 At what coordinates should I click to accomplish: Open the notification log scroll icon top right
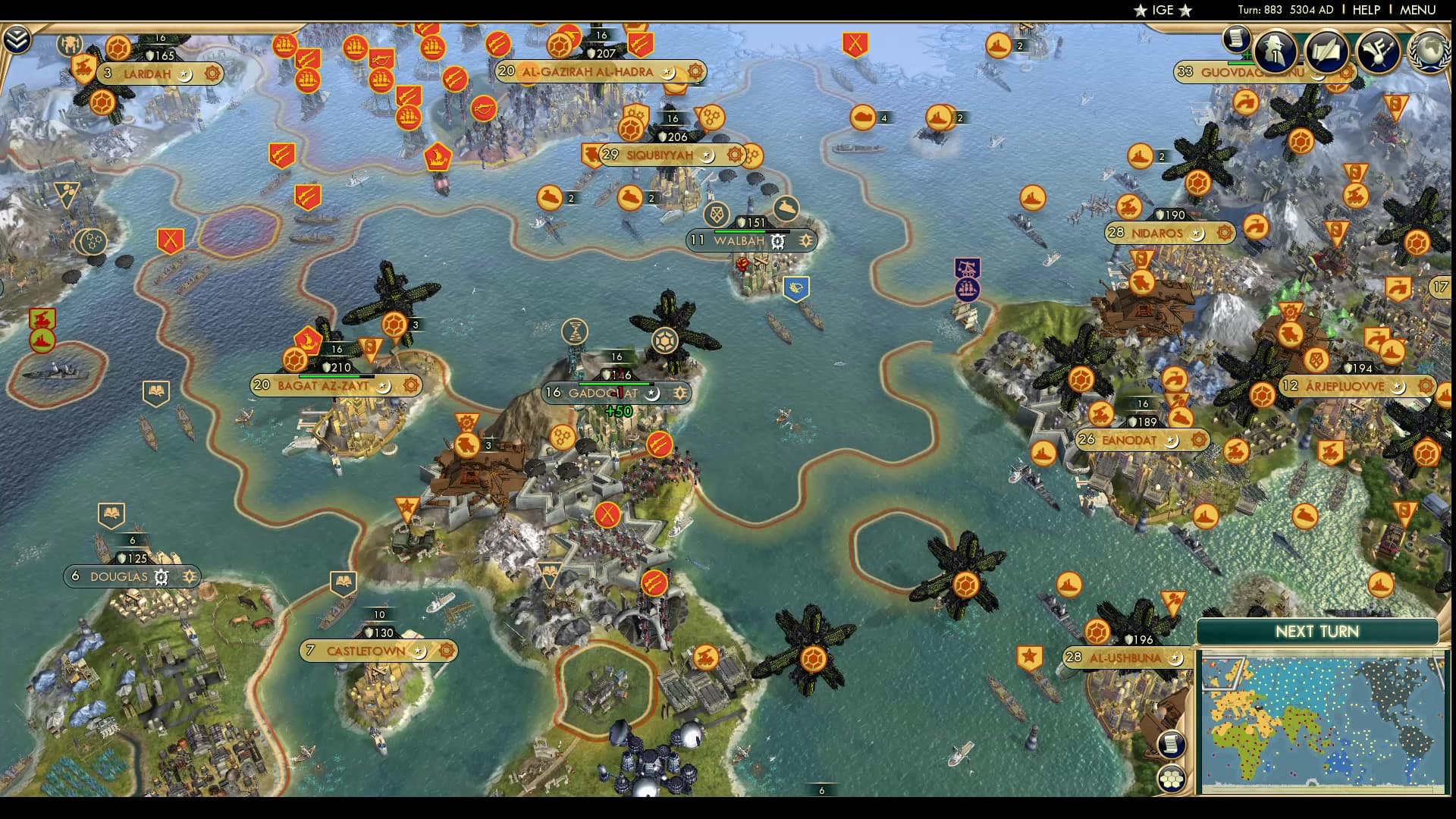pos(1236,39)
